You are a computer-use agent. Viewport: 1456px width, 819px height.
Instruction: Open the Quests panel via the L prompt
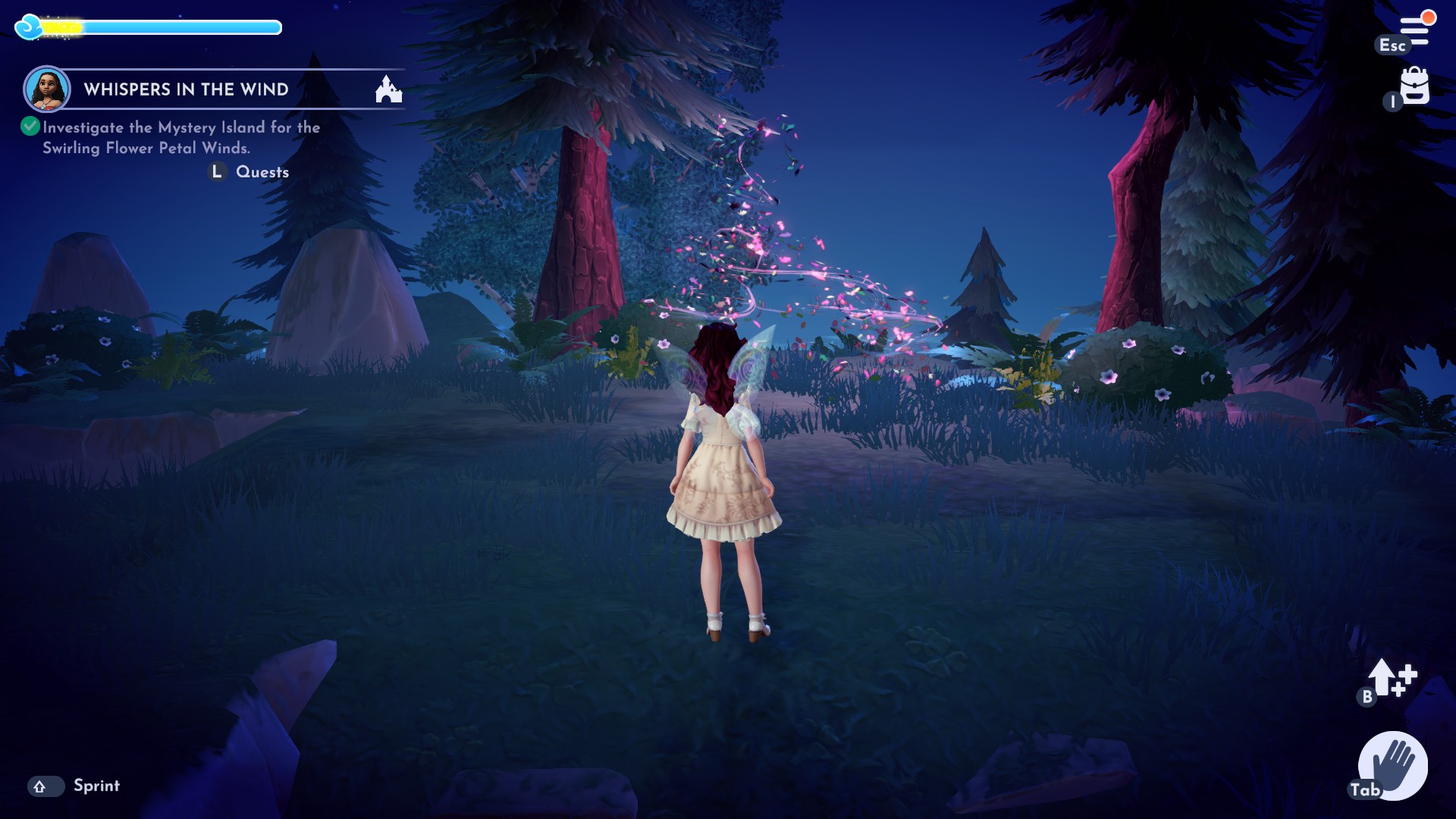click(218, 172)
